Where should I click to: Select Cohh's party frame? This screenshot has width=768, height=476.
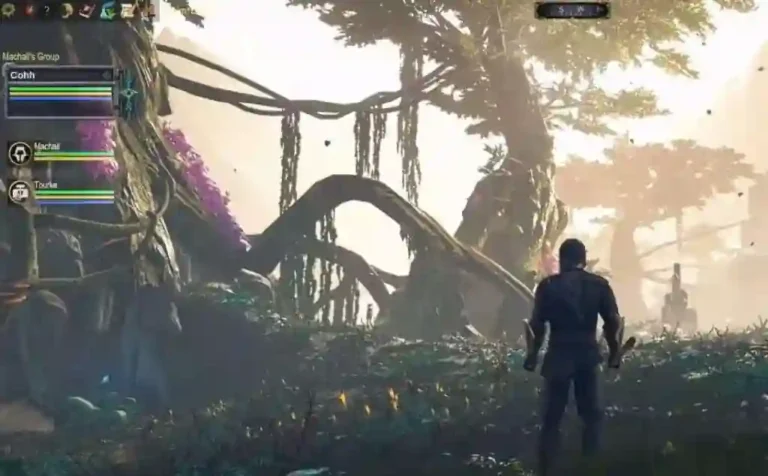point(60,91)
